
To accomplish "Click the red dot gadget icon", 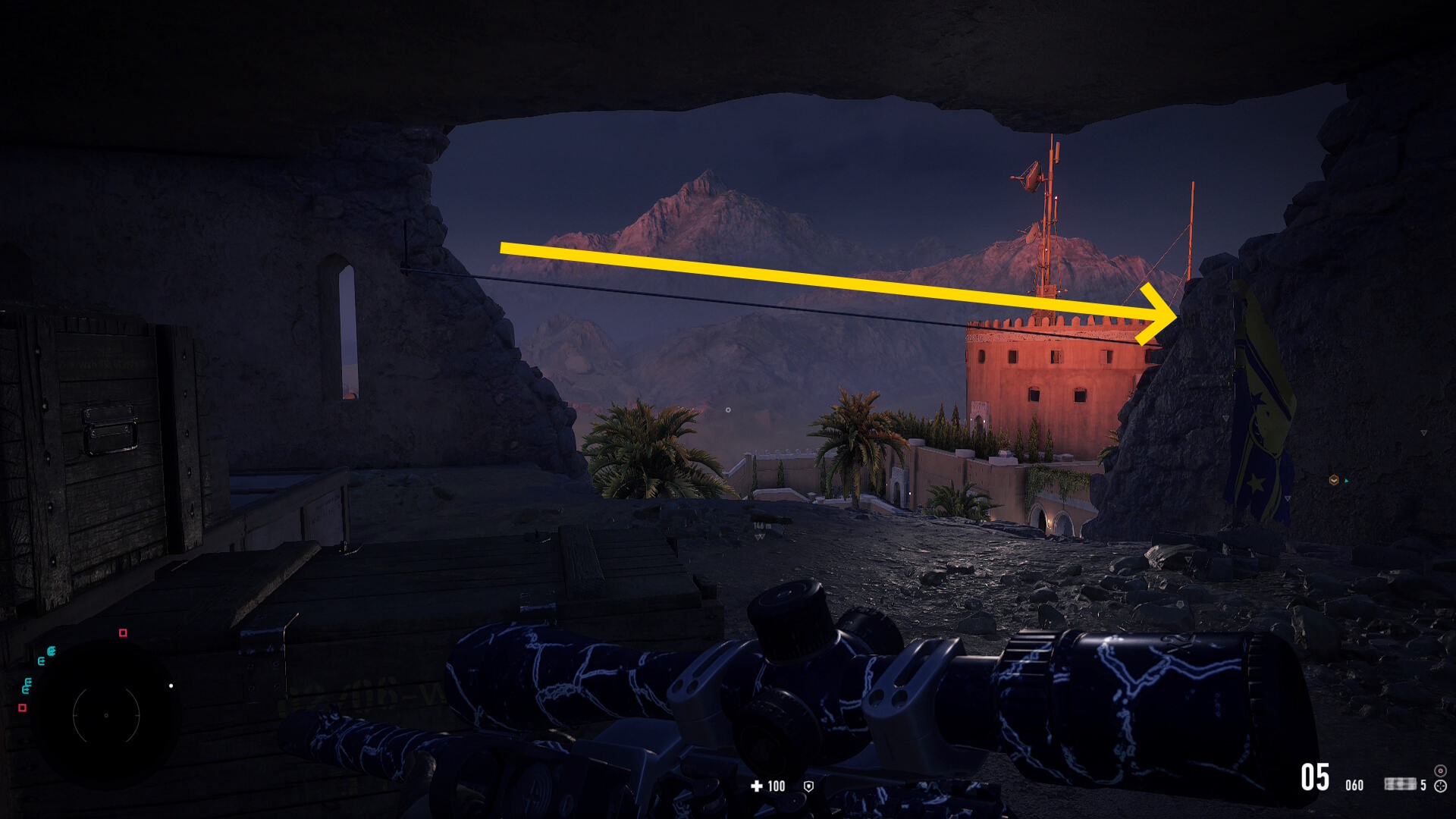I will (1440, 770).
